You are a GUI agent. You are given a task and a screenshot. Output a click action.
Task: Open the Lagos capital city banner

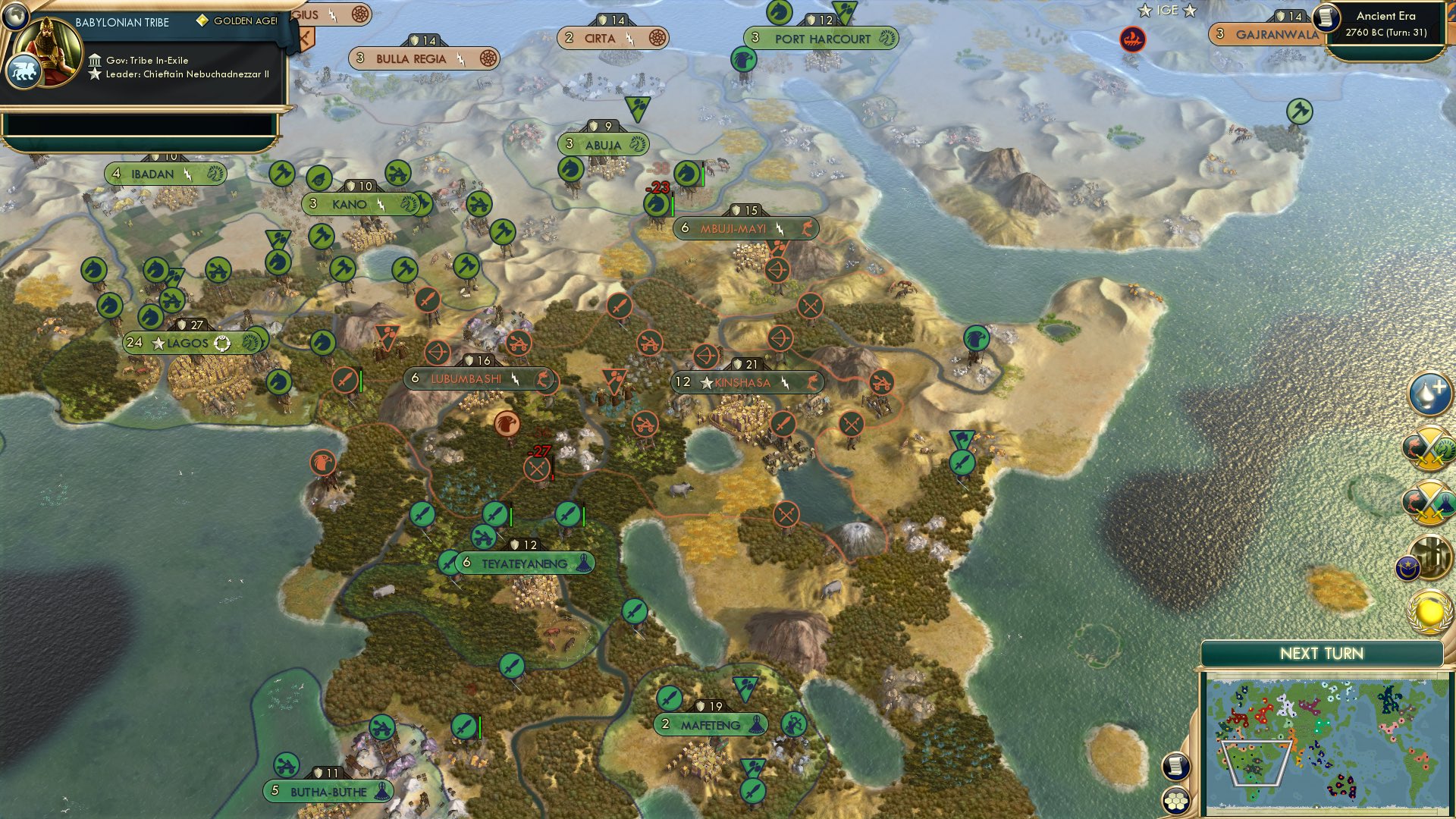click(190, 341)
